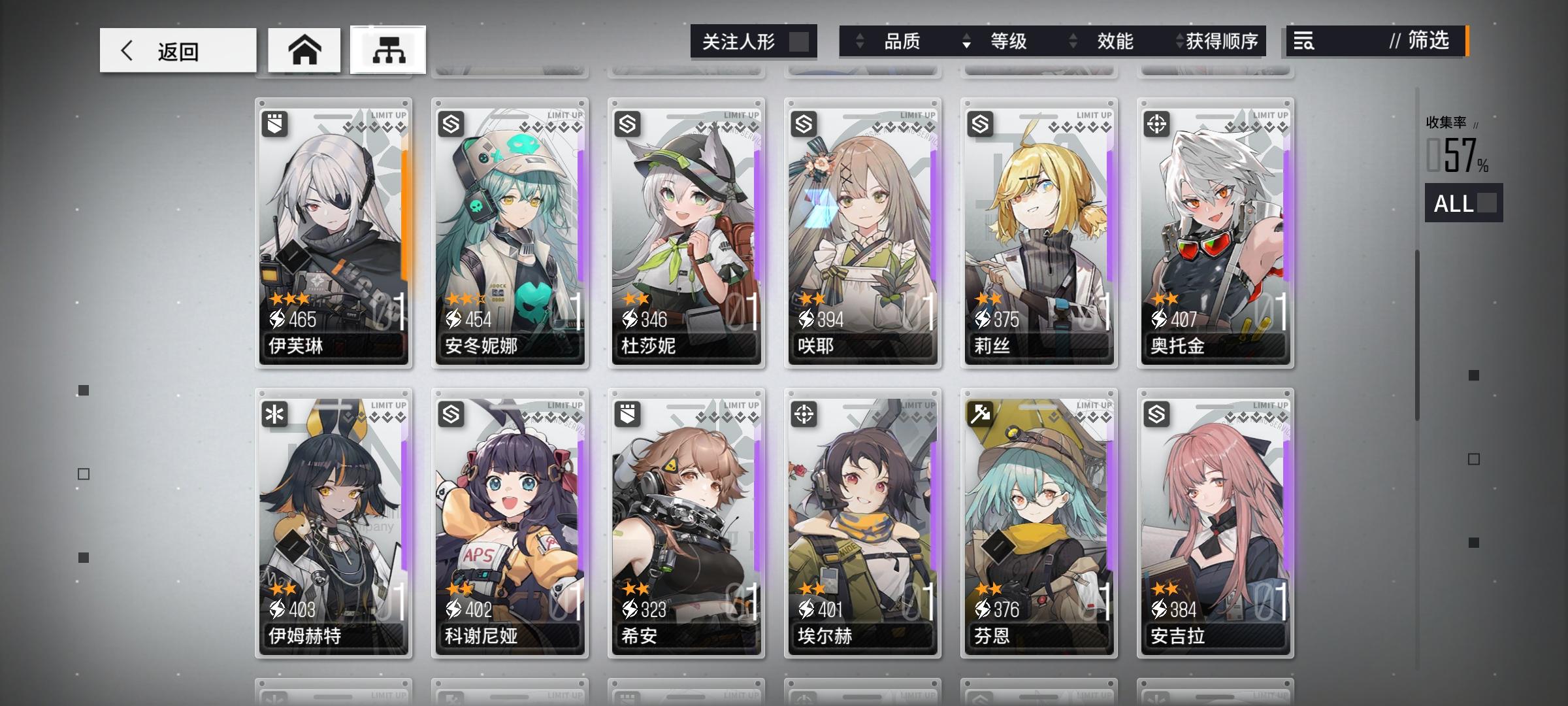Viewport: 1568px width, 706px height.
Task: Click the filter list icon beside 筛选
Action: coord(1303,41)
